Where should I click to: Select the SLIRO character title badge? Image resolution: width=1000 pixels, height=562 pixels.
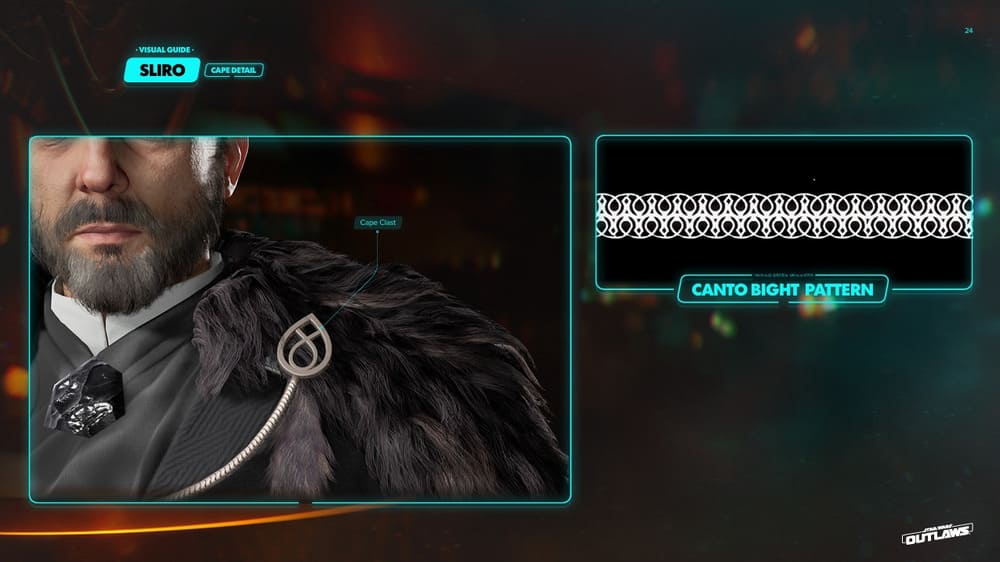point(163,70)
